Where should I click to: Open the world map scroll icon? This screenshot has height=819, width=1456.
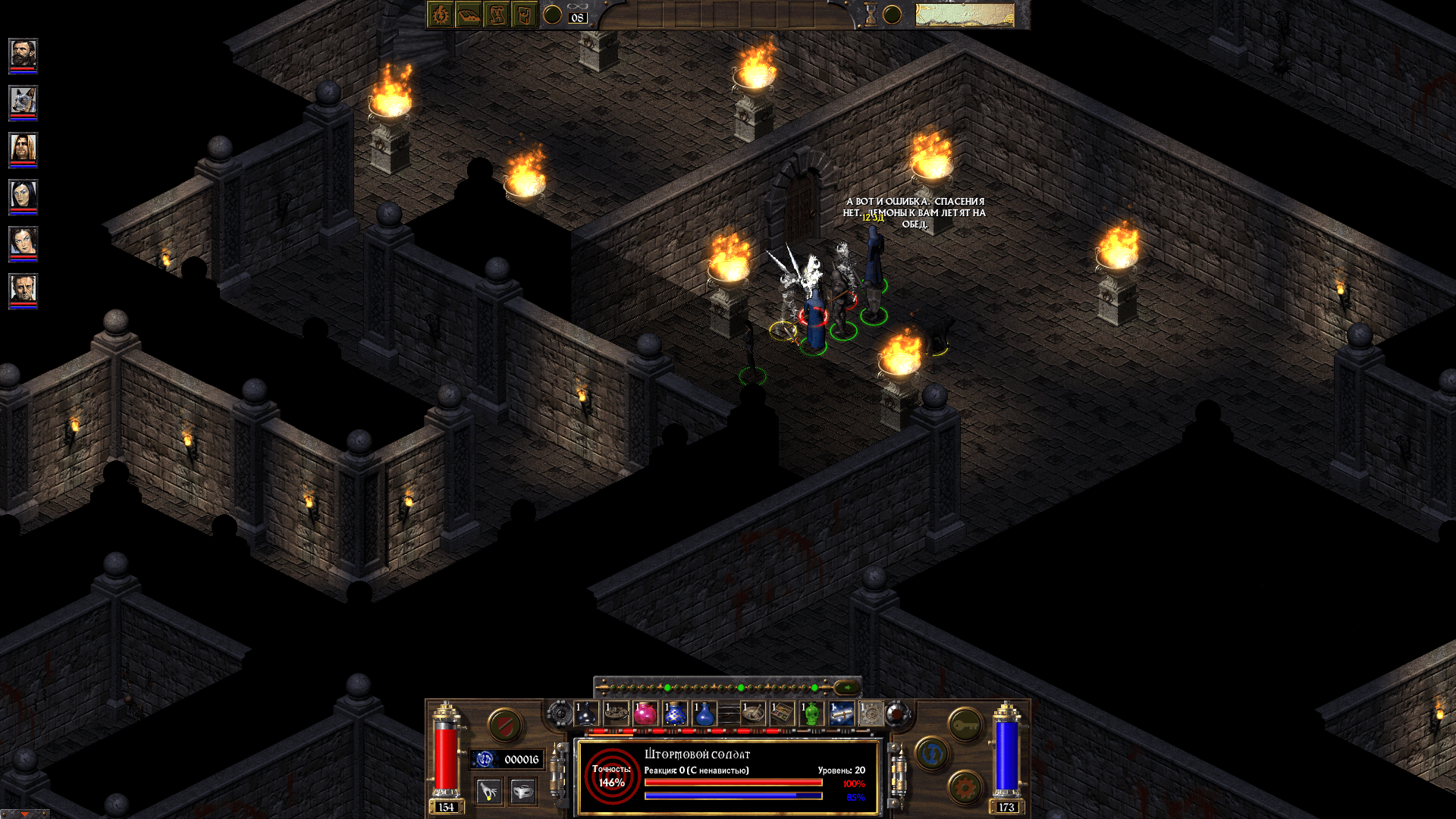point(497,14)
